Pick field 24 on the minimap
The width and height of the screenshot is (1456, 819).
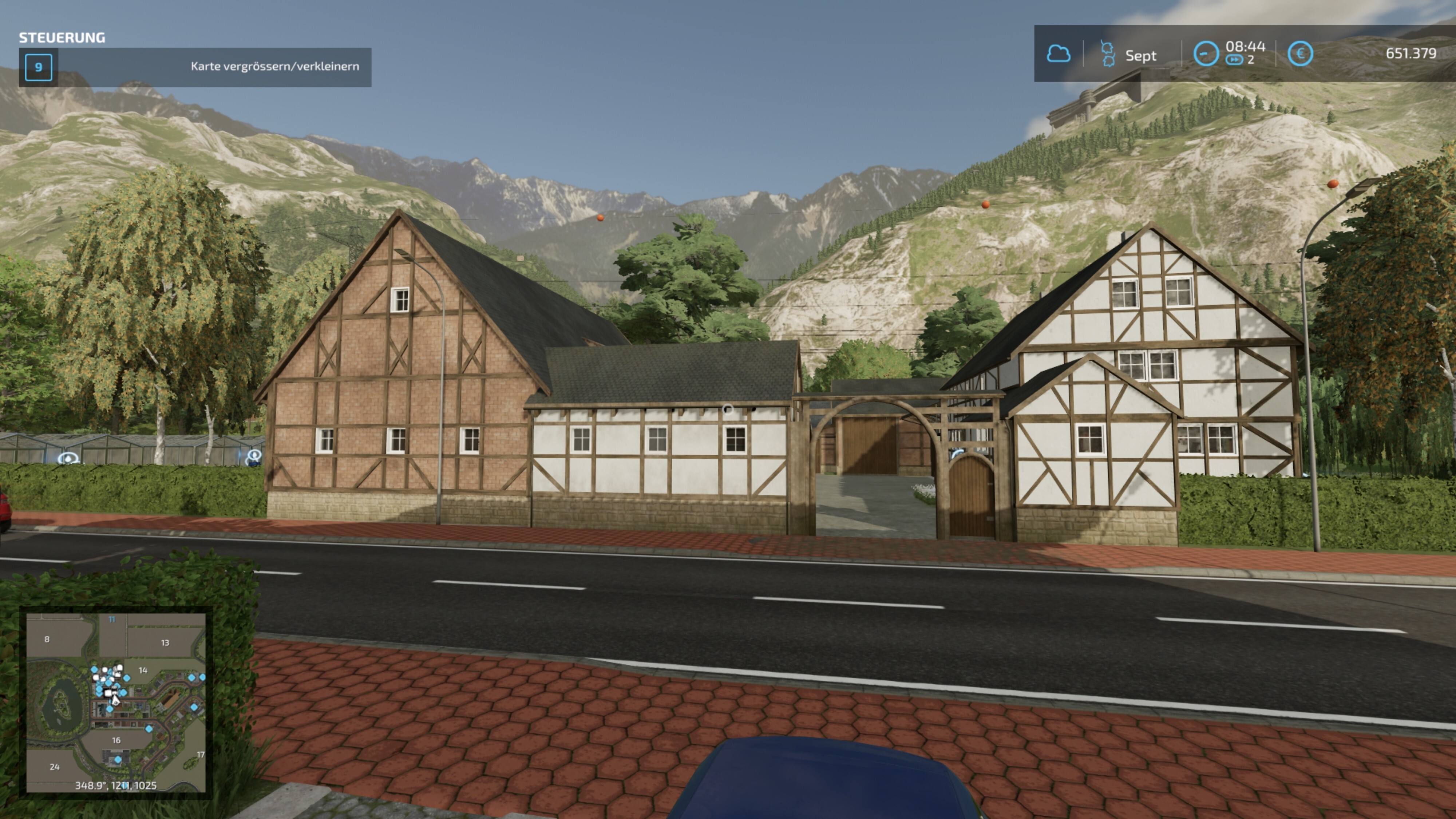tap(54, 767)
